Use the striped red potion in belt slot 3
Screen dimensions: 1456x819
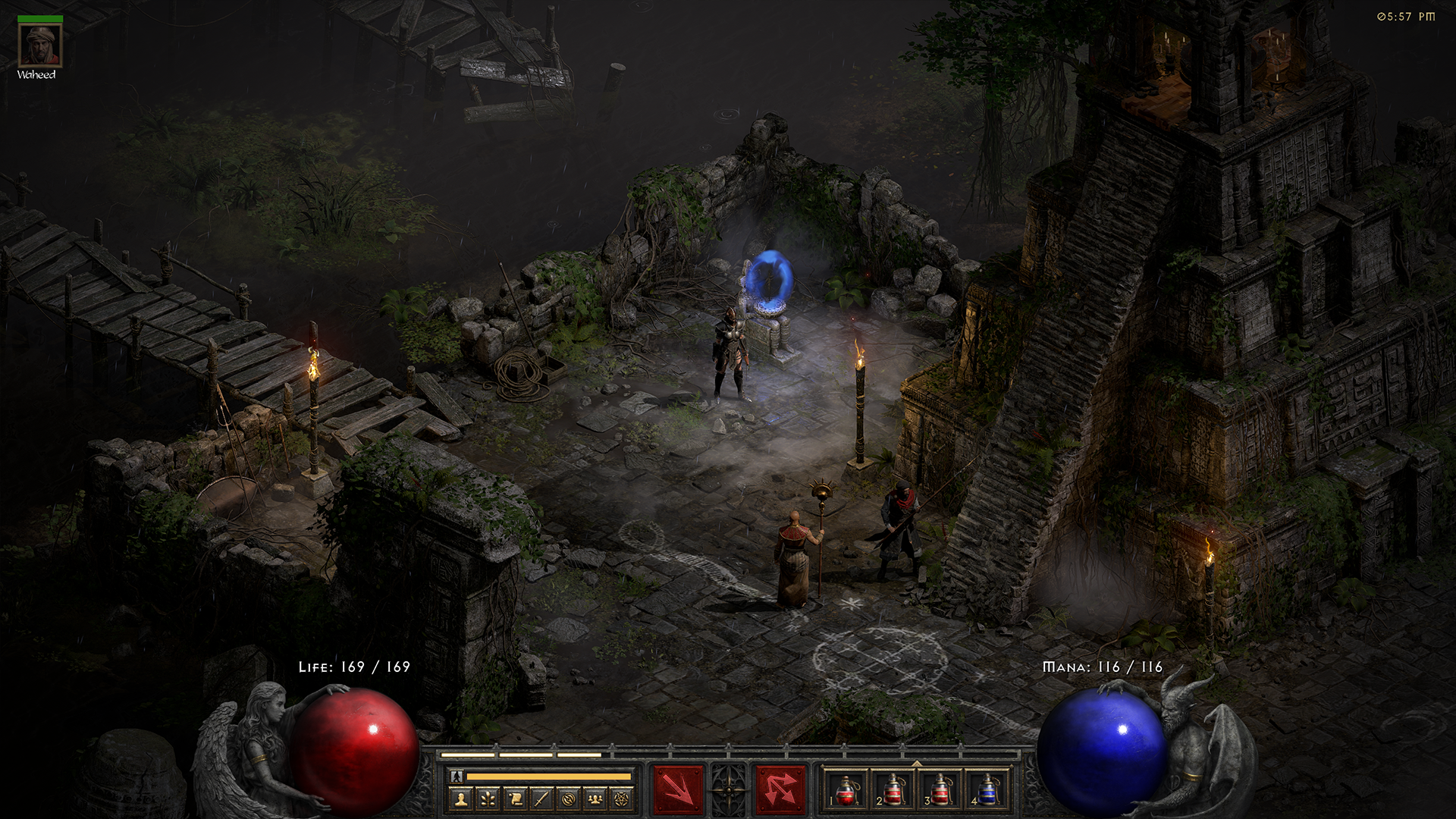(x=941, y=790)
